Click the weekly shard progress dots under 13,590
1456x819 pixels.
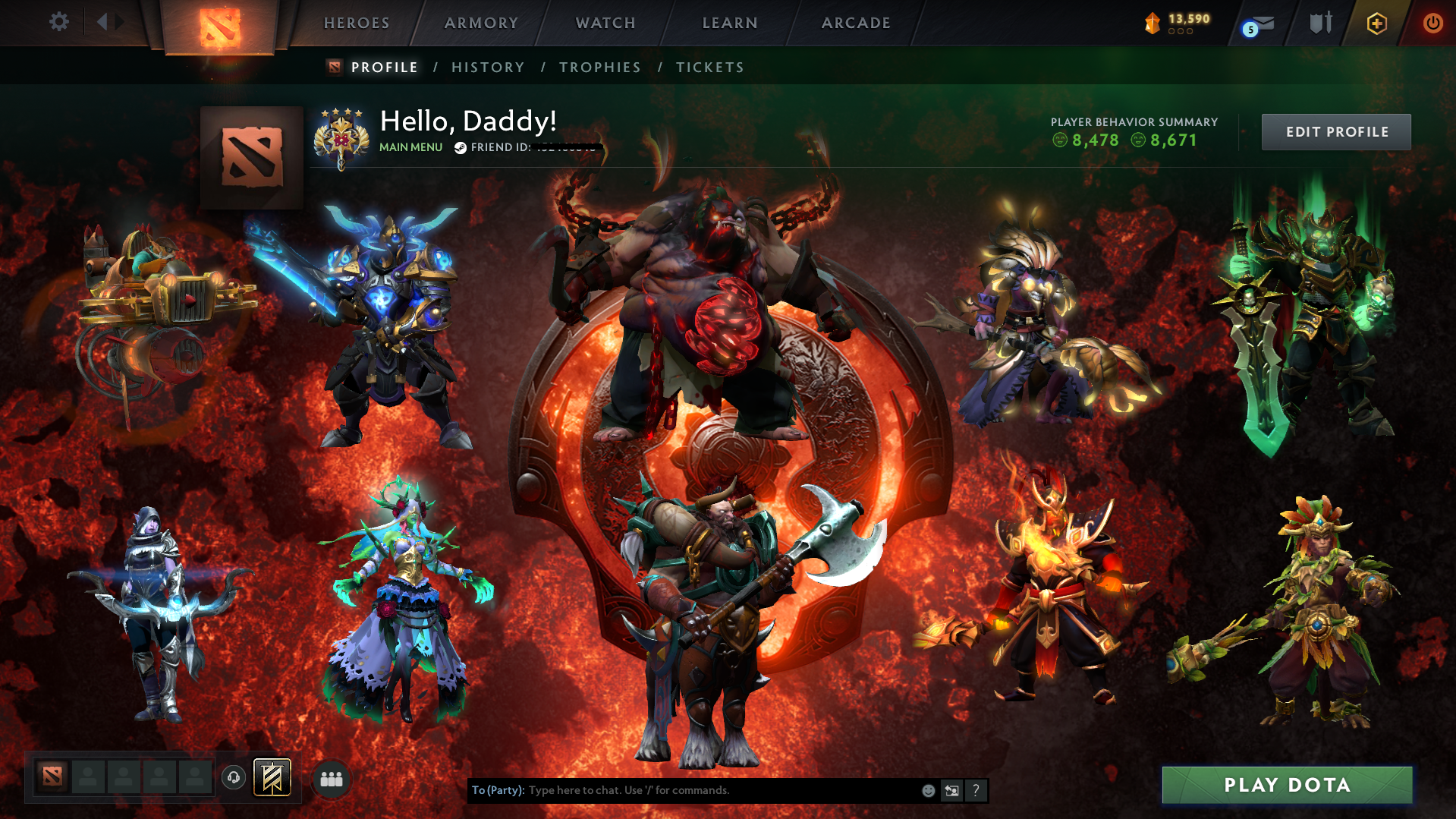pyautogui.click(x=1179, y=33)
